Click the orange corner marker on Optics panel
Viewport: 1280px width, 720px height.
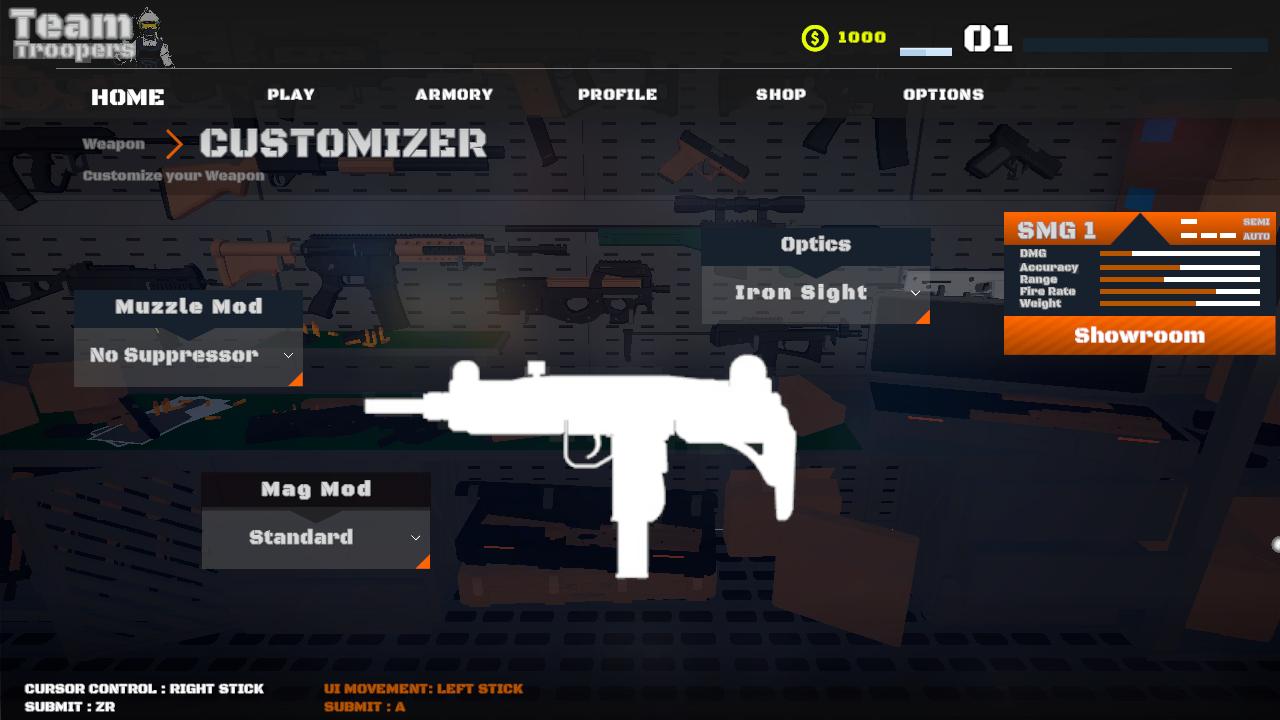point(925,317)
